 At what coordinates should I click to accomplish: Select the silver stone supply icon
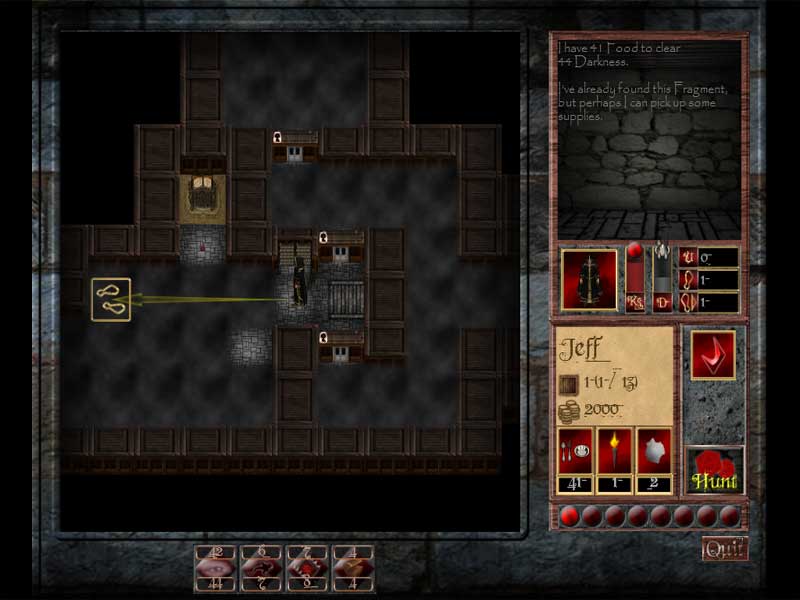pyautogui.click(x=653, y=451)
